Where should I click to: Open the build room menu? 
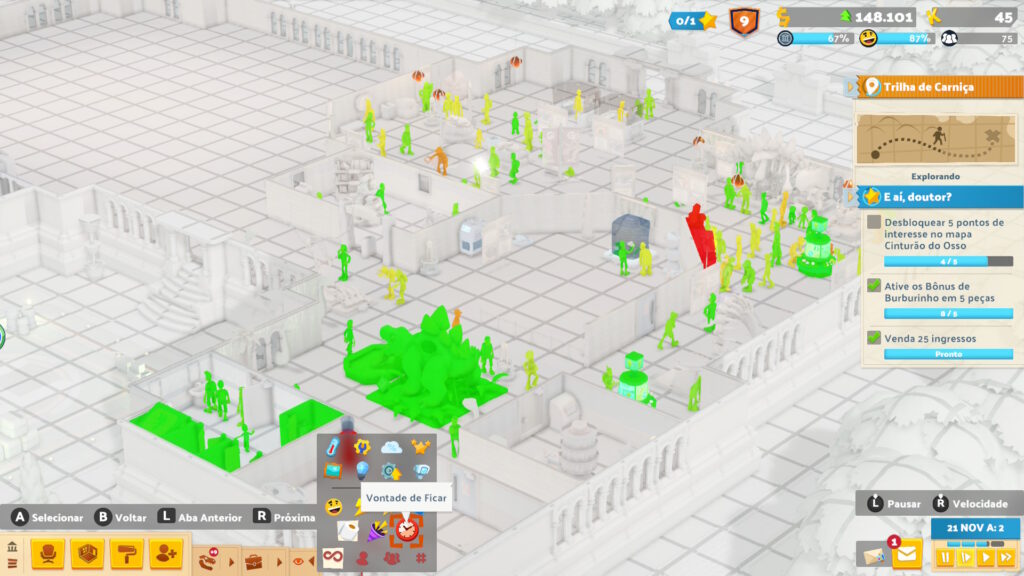tap(89, 553)
